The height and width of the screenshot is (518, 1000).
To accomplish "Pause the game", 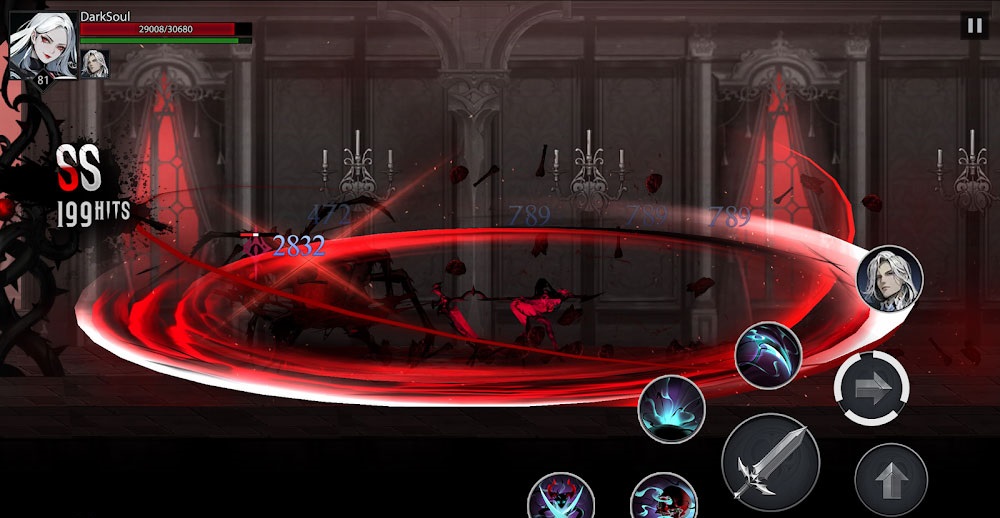I will (973, 26).
